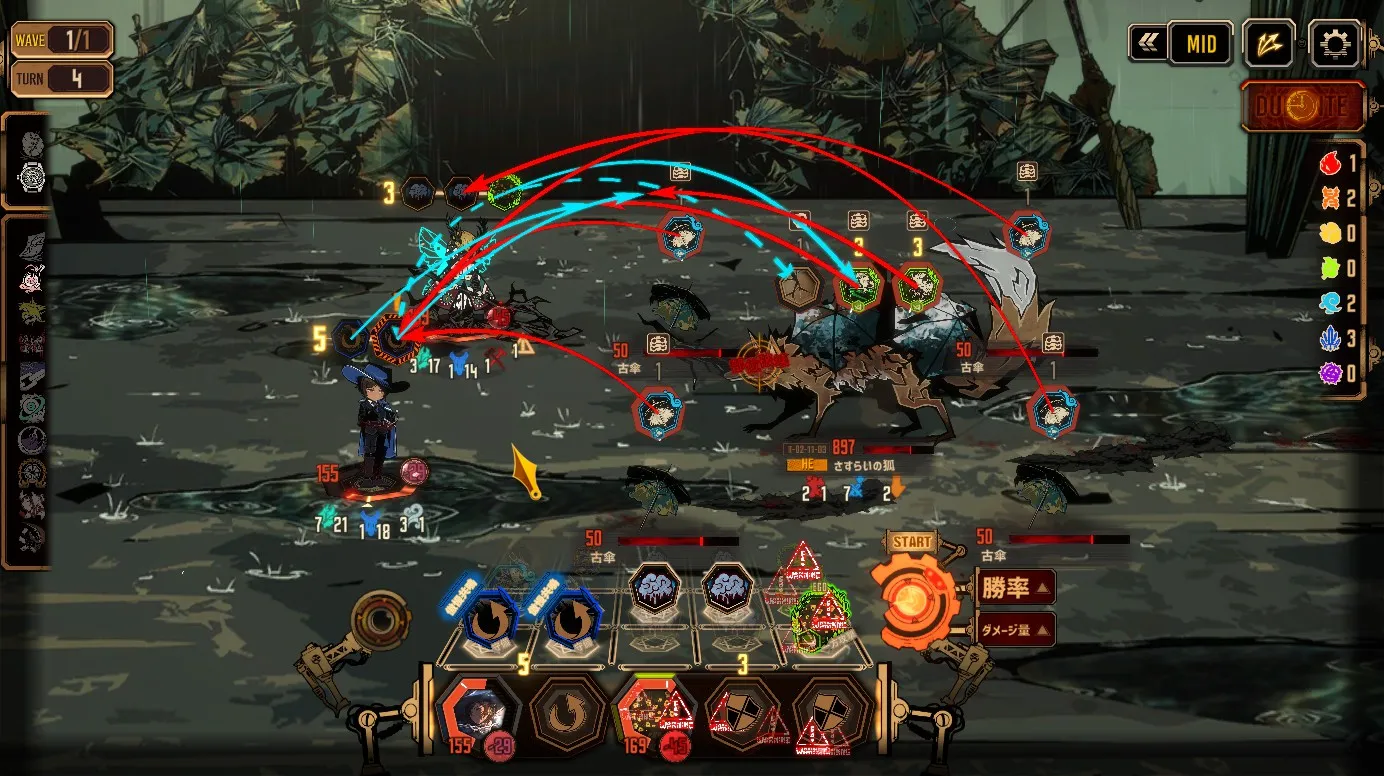
Task: Toggle the golden arrows button
Action: point(1269,44)
